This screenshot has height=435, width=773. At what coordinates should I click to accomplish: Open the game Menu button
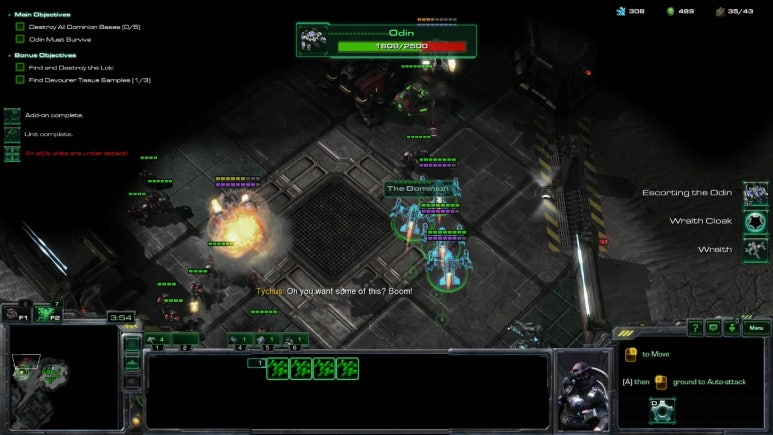(756, 327)
